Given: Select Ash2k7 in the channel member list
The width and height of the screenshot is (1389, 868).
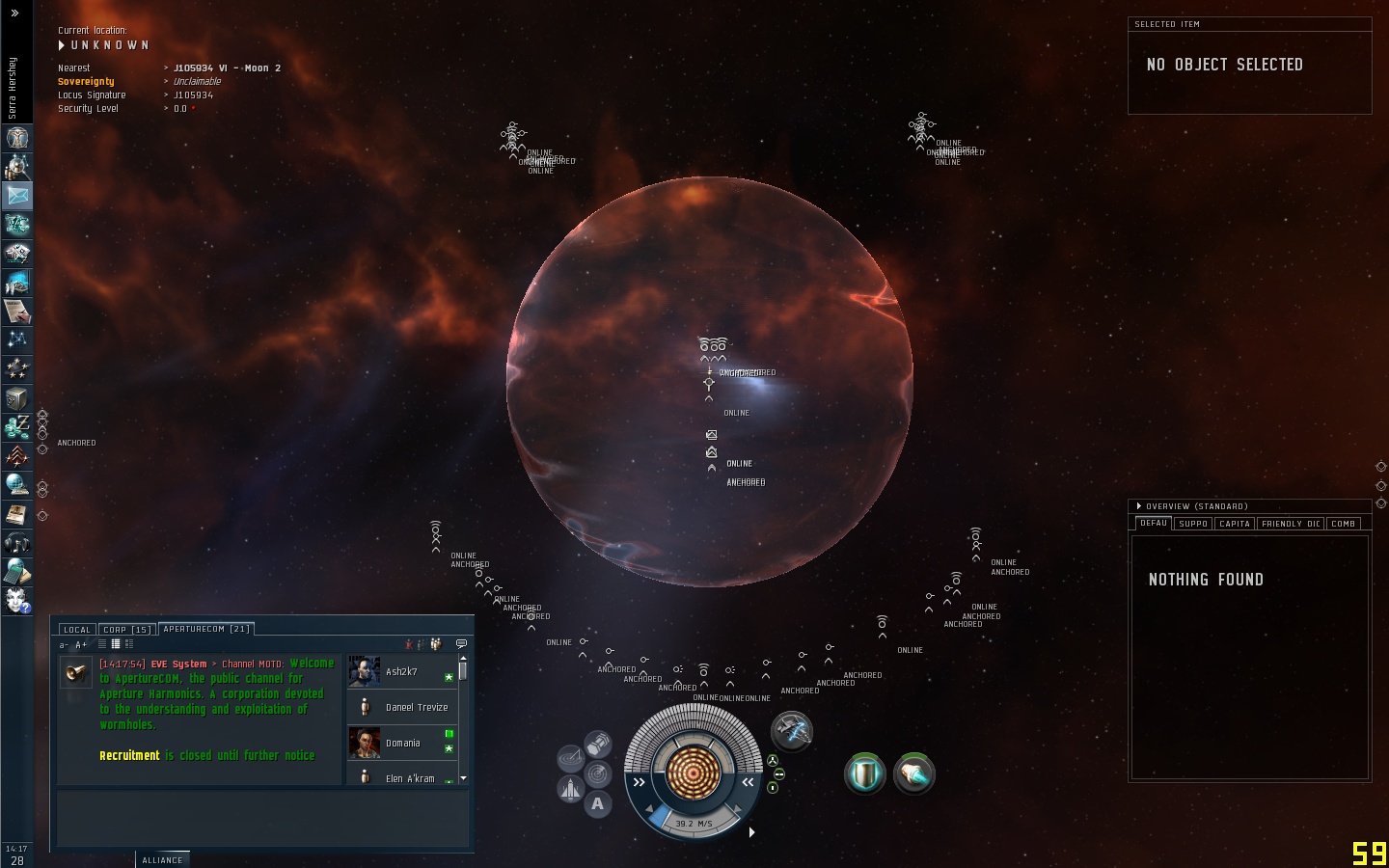Looking at the screenshot, I should tap(401, 671).
